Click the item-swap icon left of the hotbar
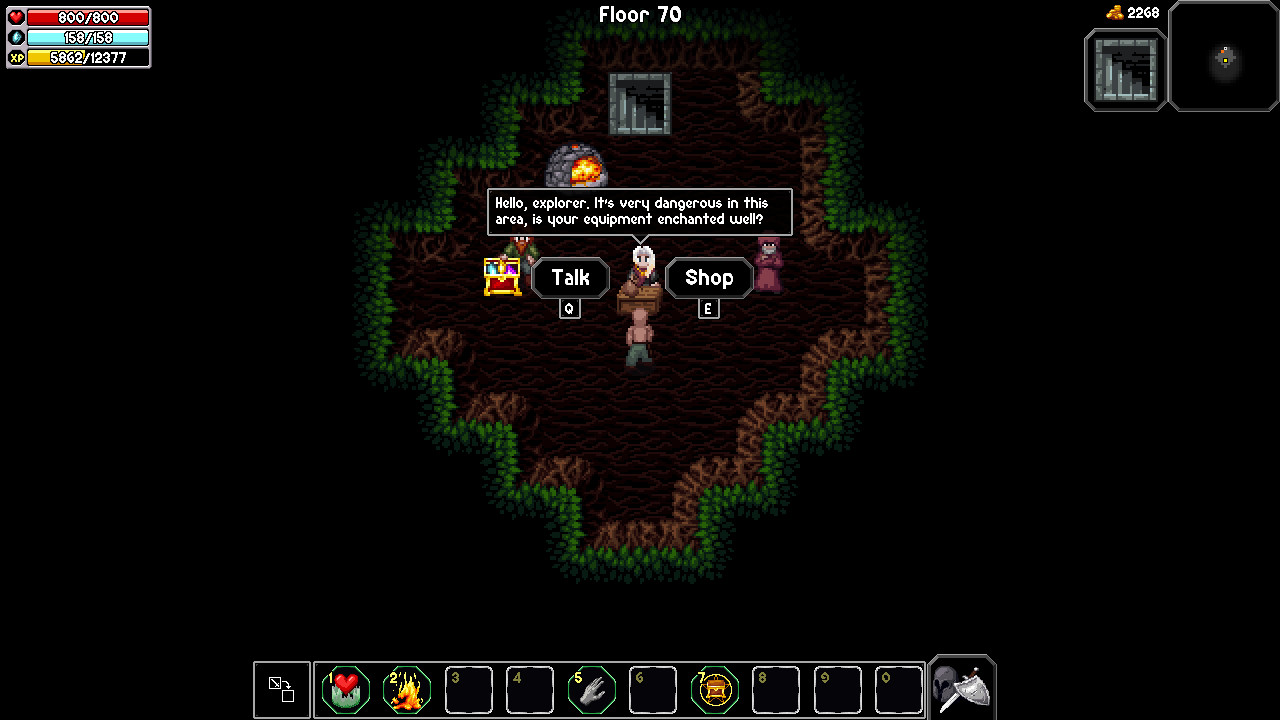 point(281,689)
